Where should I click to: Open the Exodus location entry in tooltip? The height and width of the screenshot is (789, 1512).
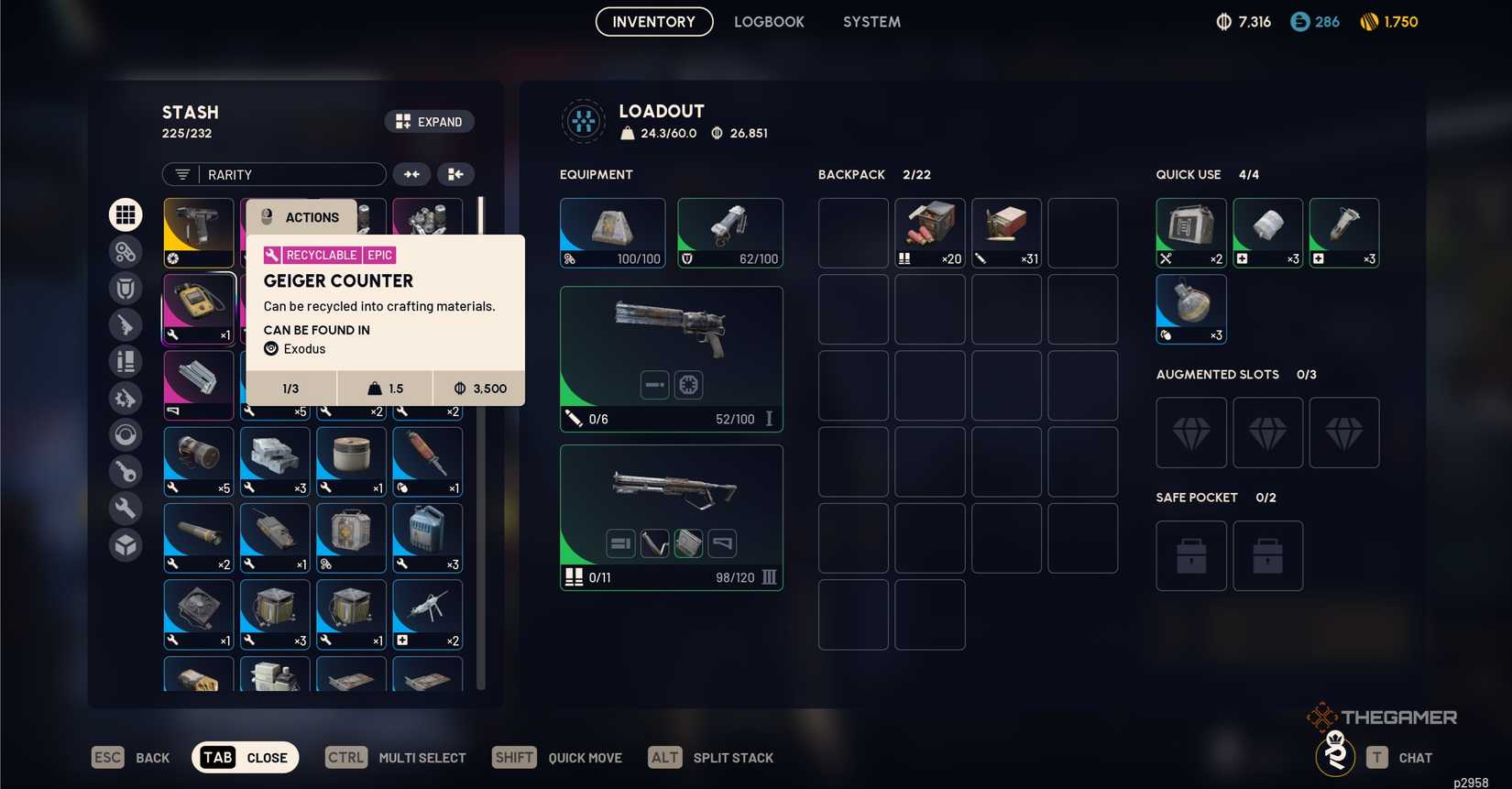[294, 349]
